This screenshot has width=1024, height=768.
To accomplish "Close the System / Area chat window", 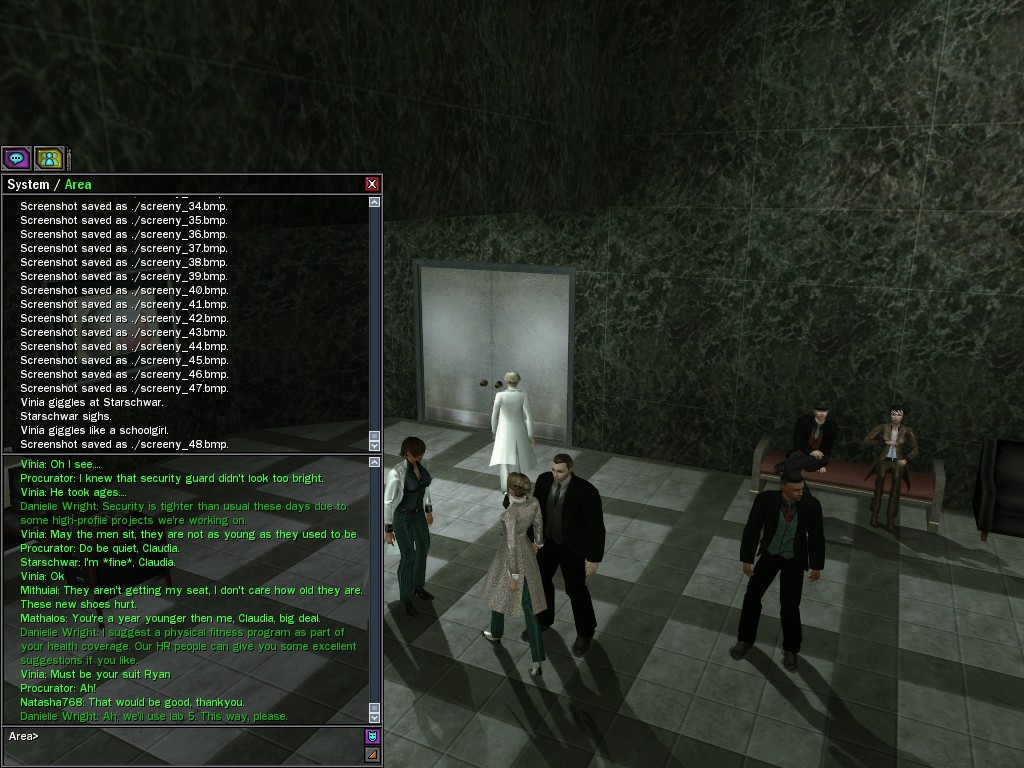I will pos(372,184).
